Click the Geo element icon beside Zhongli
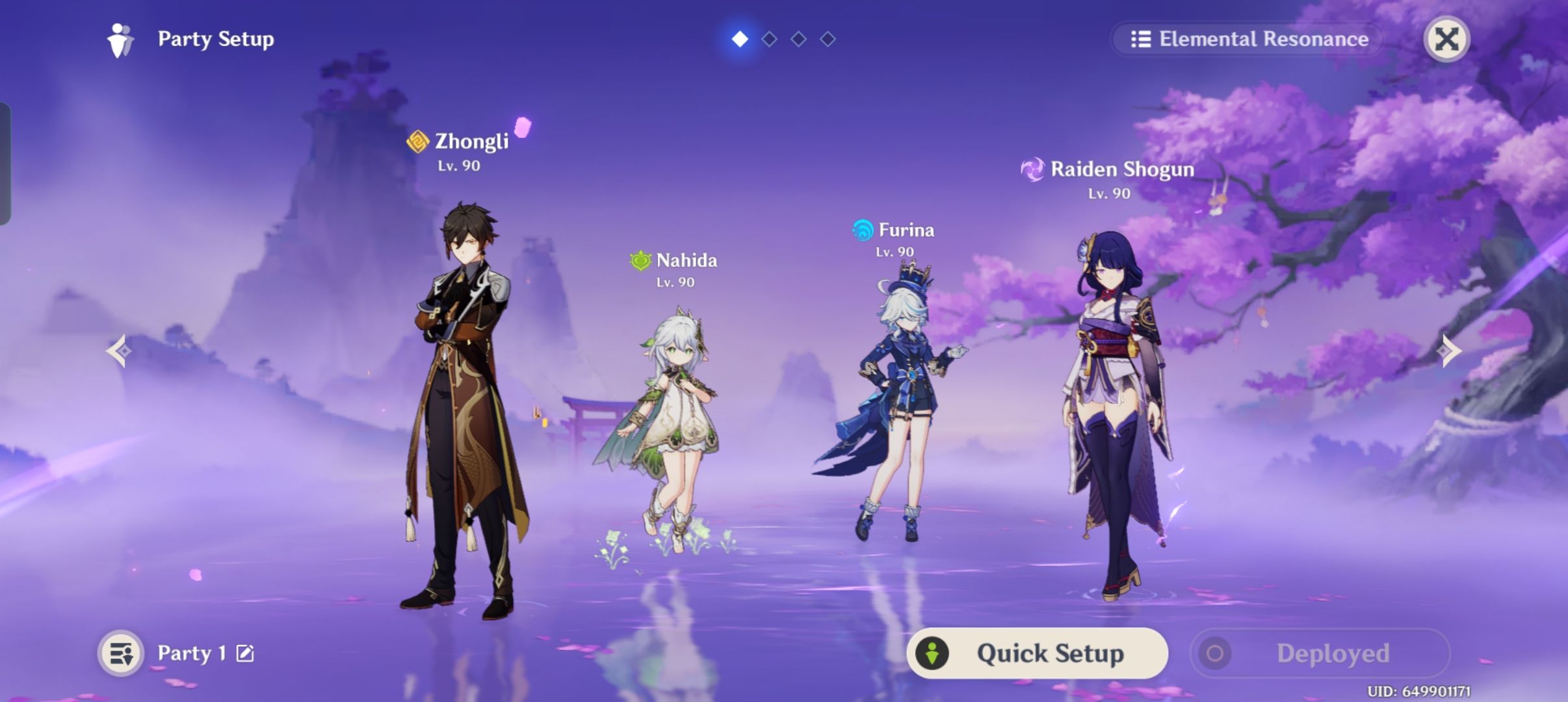Screen dimensions: 1568x702 [417, 140]
